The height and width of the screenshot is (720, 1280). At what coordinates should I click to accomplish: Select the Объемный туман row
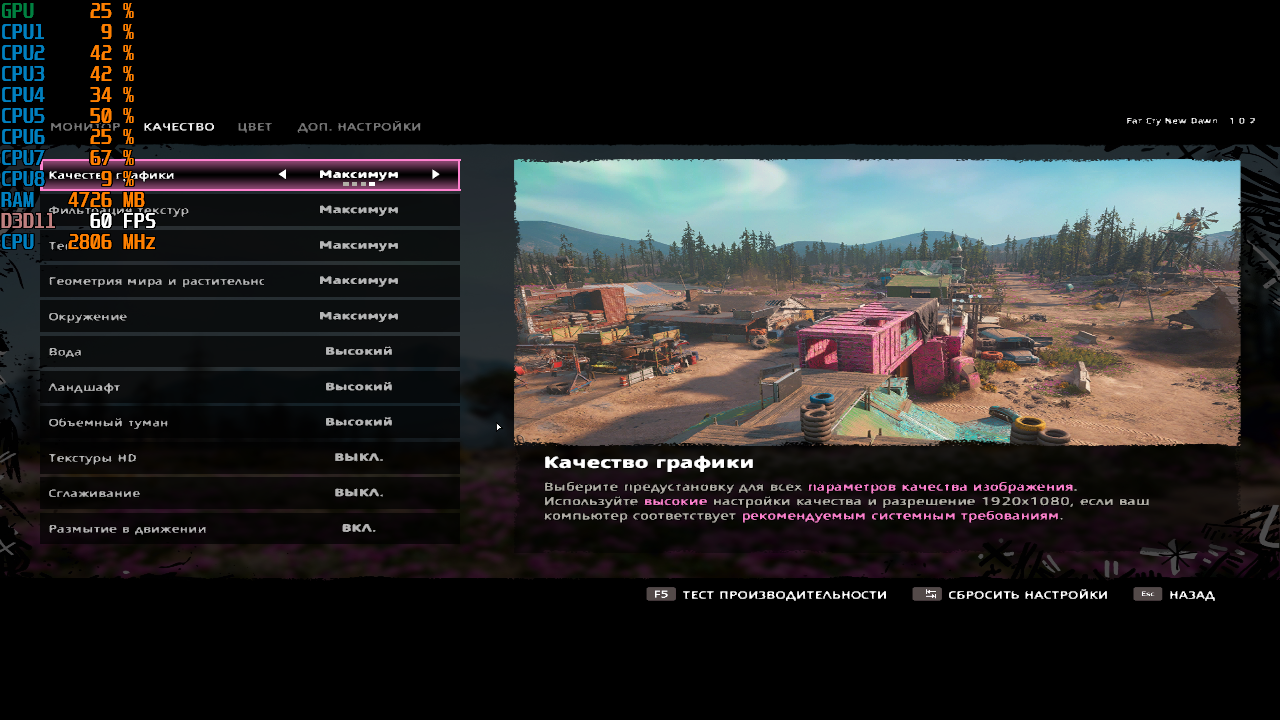point(250,422)
